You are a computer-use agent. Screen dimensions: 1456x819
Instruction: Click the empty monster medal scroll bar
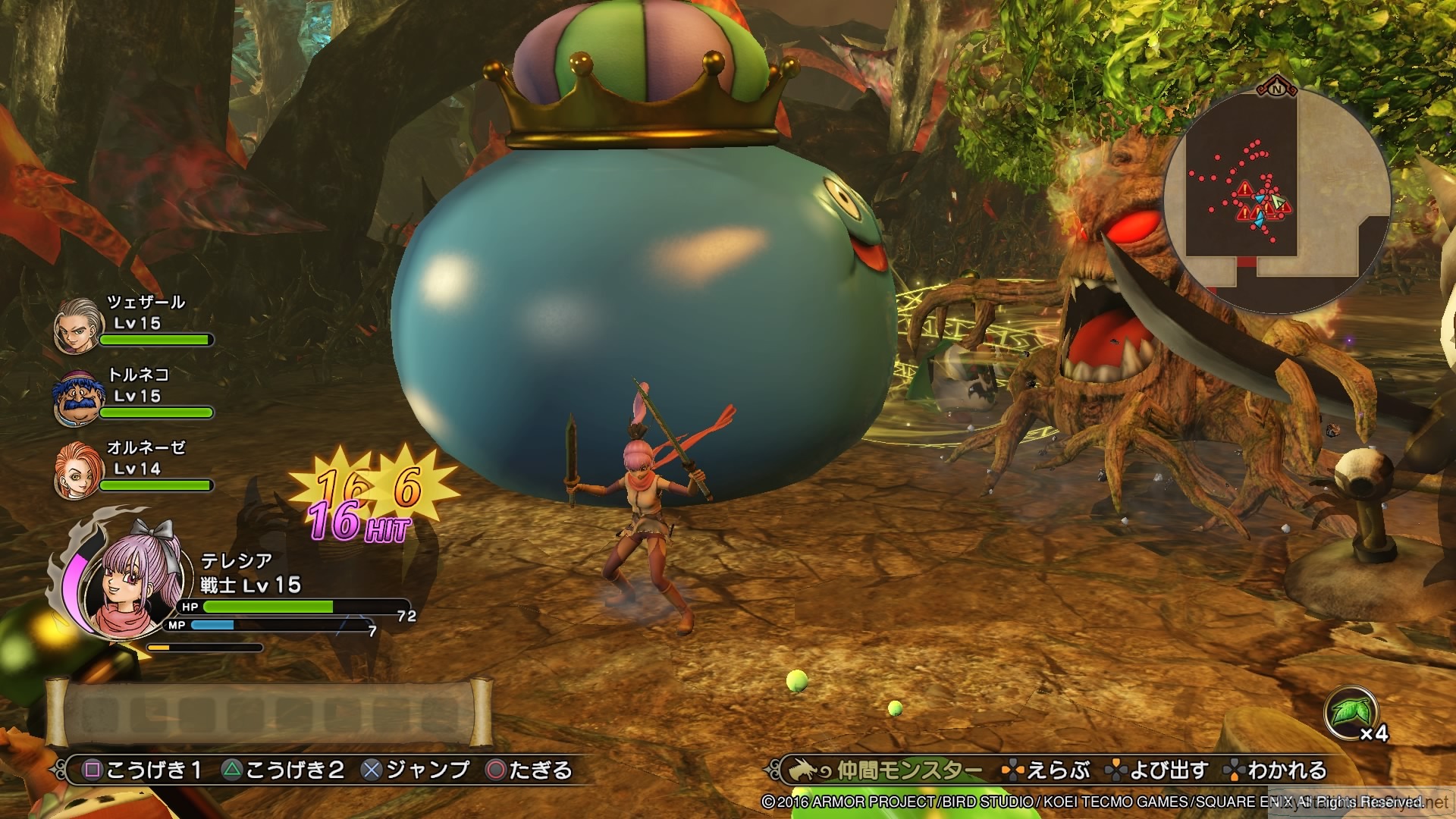click(x=269, y=713)
